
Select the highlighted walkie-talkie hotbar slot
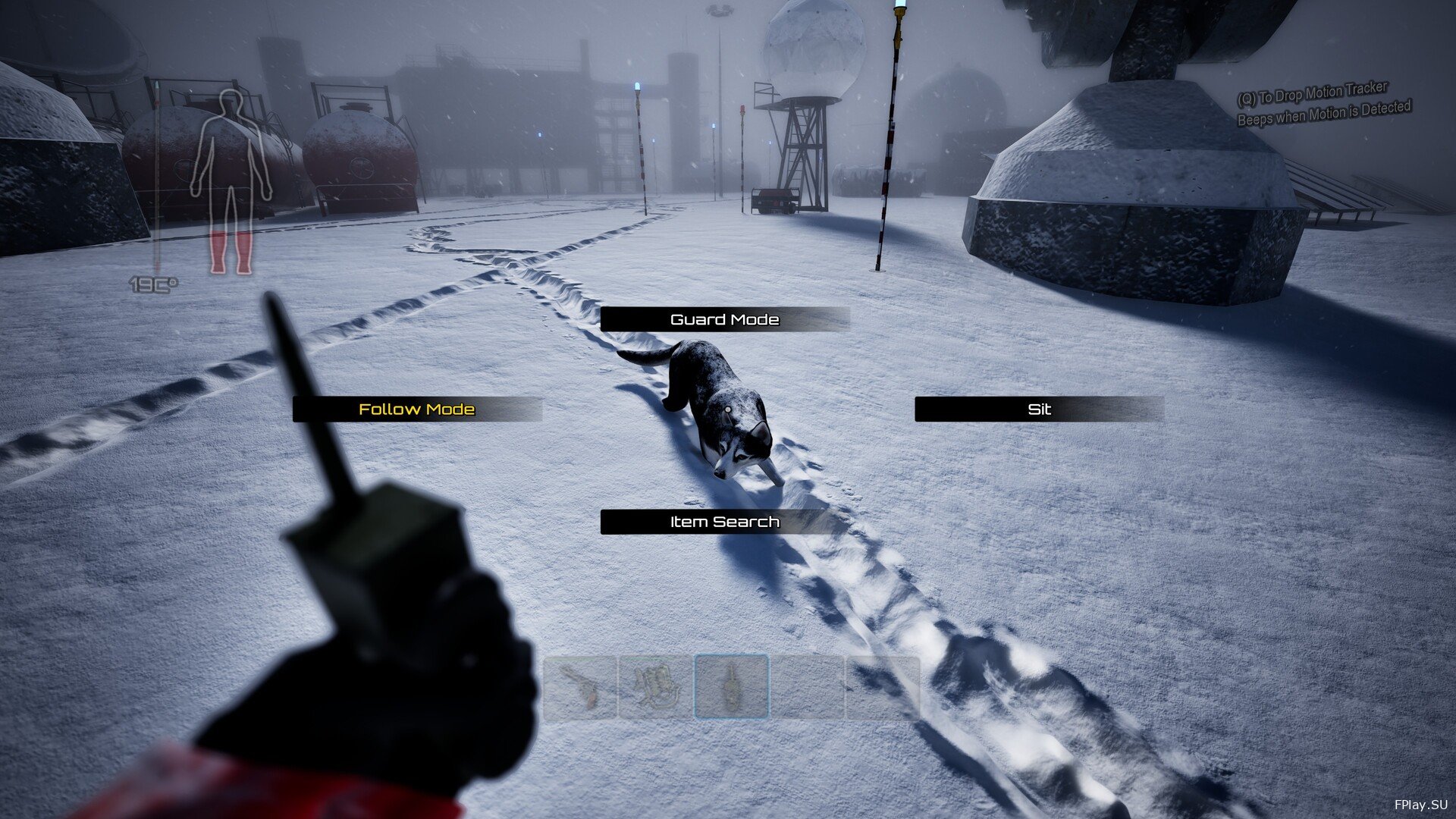click(731, 687)
